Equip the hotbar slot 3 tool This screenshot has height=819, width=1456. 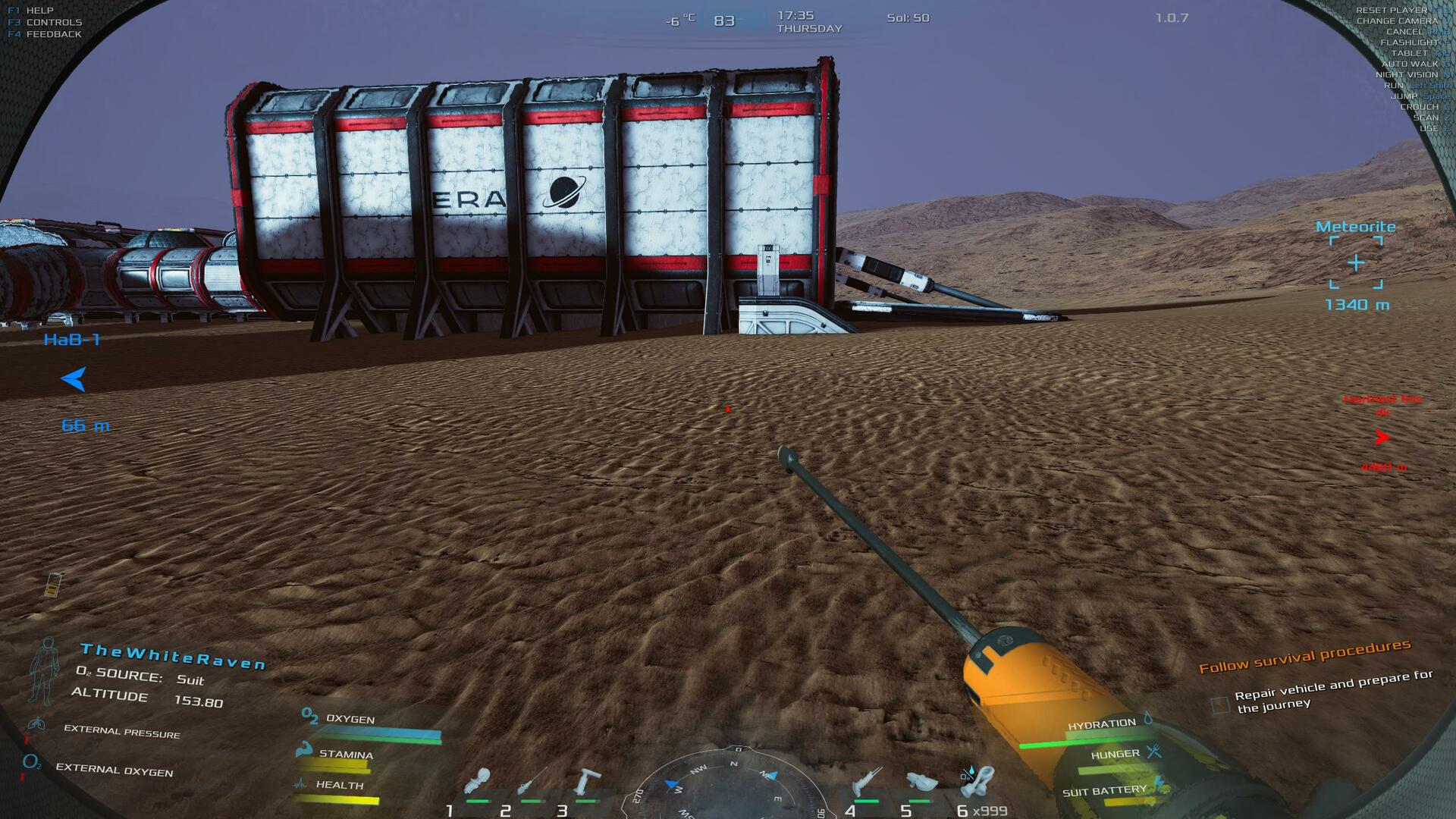586,783
